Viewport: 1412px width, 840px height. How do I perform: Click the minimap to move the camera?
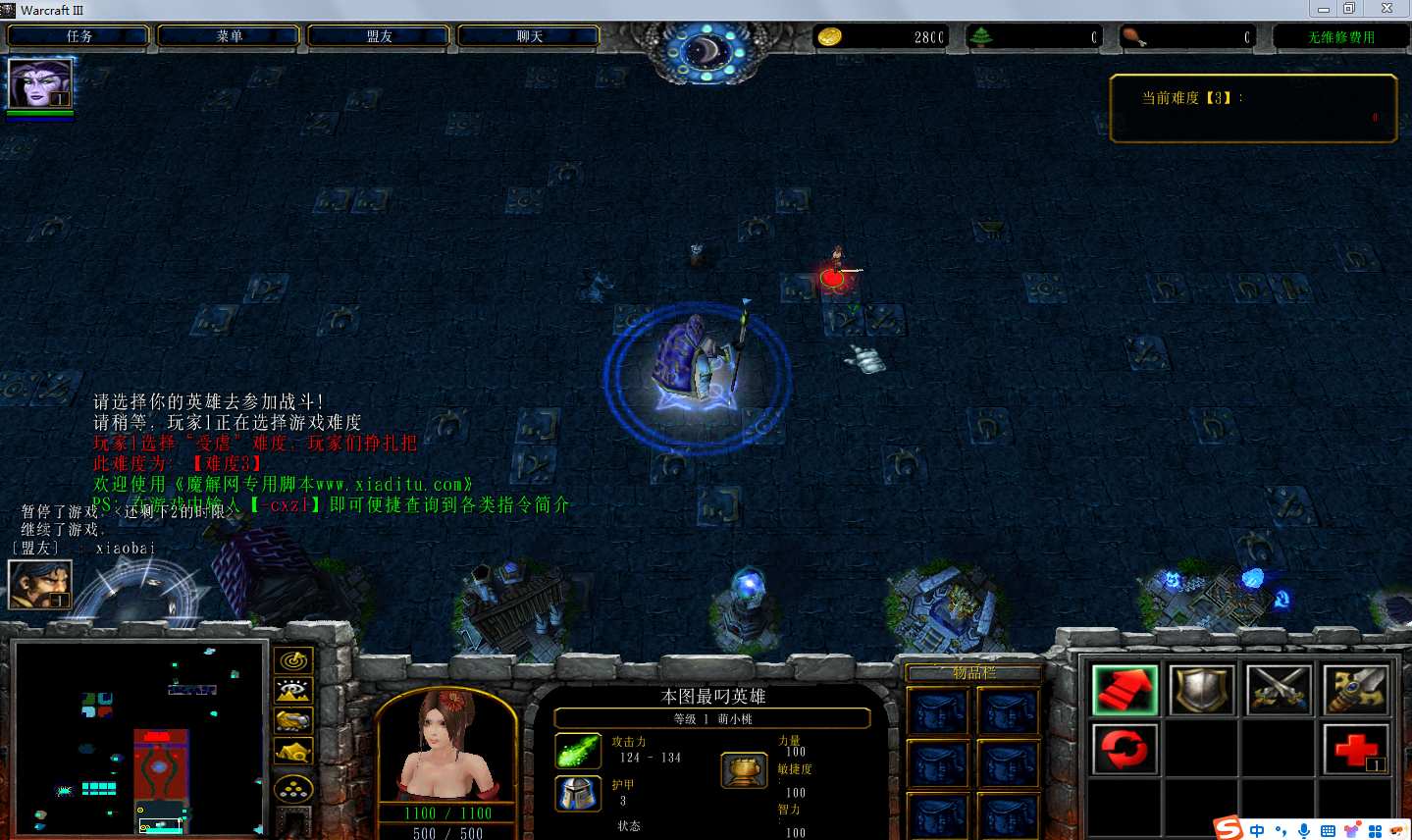pyautogui.click(x=139, y=739)
